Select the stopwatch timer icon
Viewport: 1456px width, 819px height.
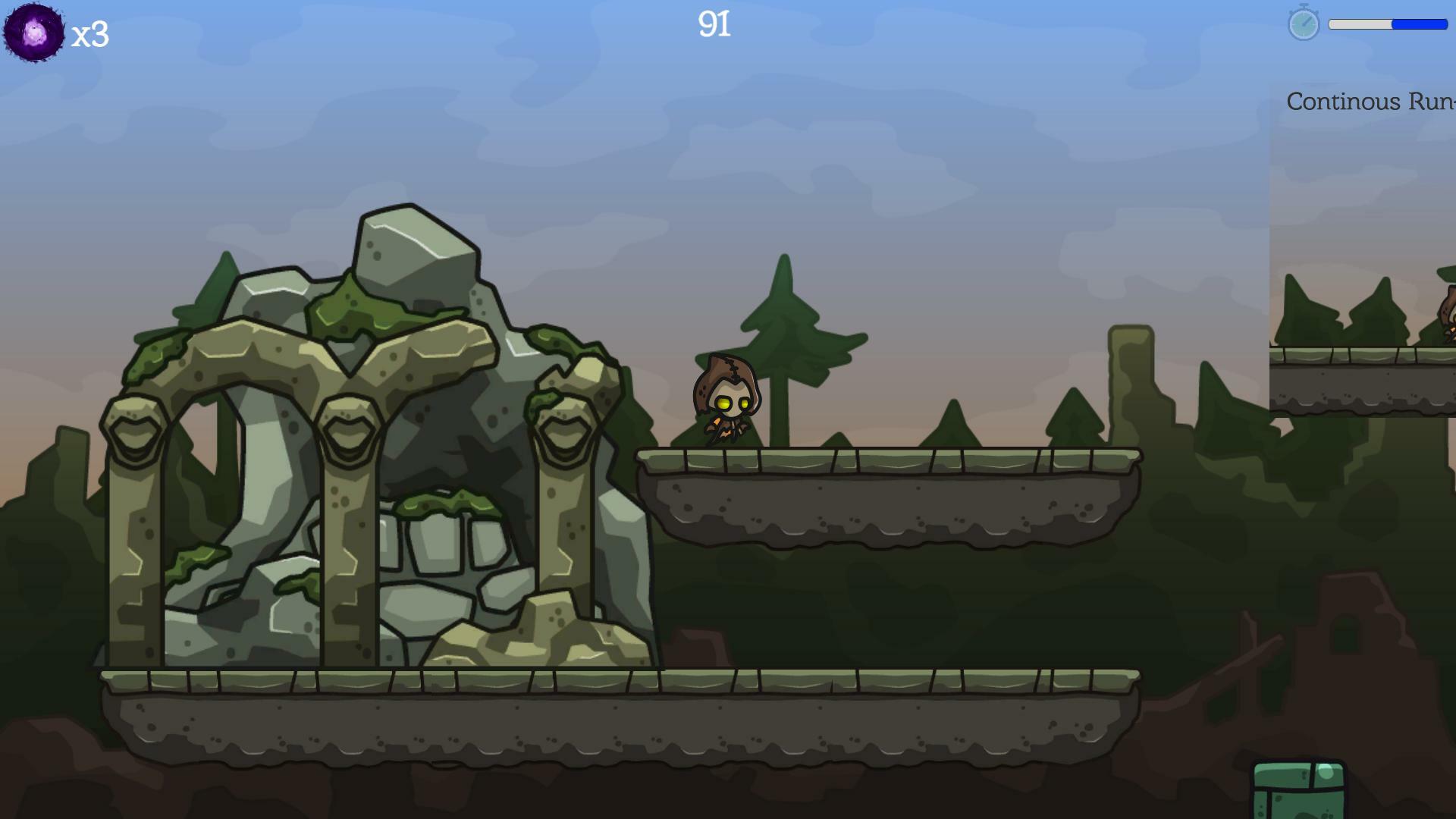click(x=1303, y=25)
